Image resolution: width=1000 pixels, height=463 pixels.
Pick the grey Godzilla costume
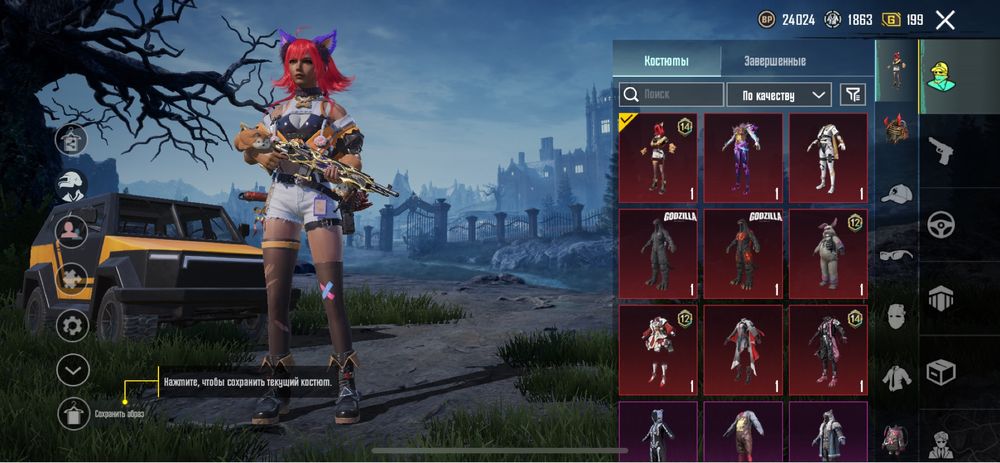[657, 252]
